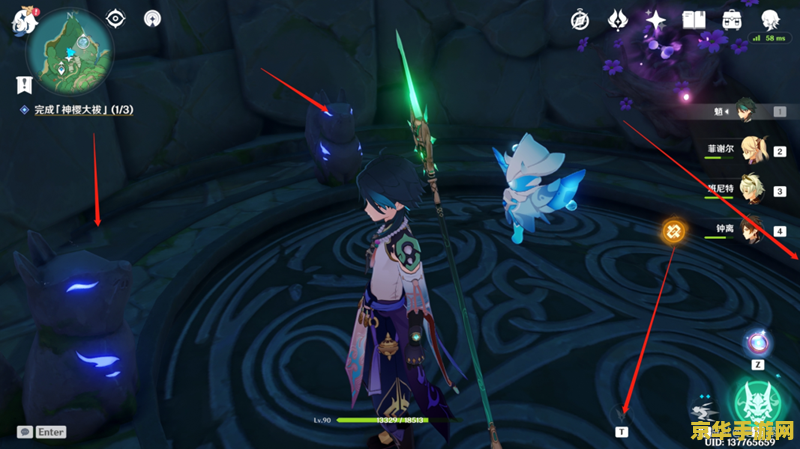Open the backpack inventory
Image resolution: width=800 pixels, height=449 pixels.
click(x=732, y=20)
